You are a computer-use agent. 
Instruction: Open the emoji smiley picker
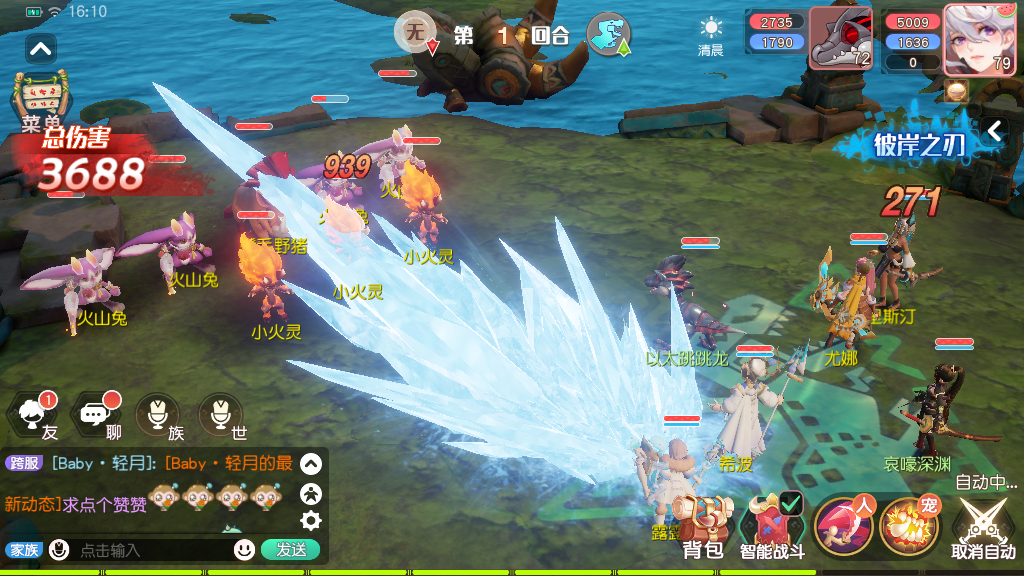pyautogui.click(x=244, y=549)
